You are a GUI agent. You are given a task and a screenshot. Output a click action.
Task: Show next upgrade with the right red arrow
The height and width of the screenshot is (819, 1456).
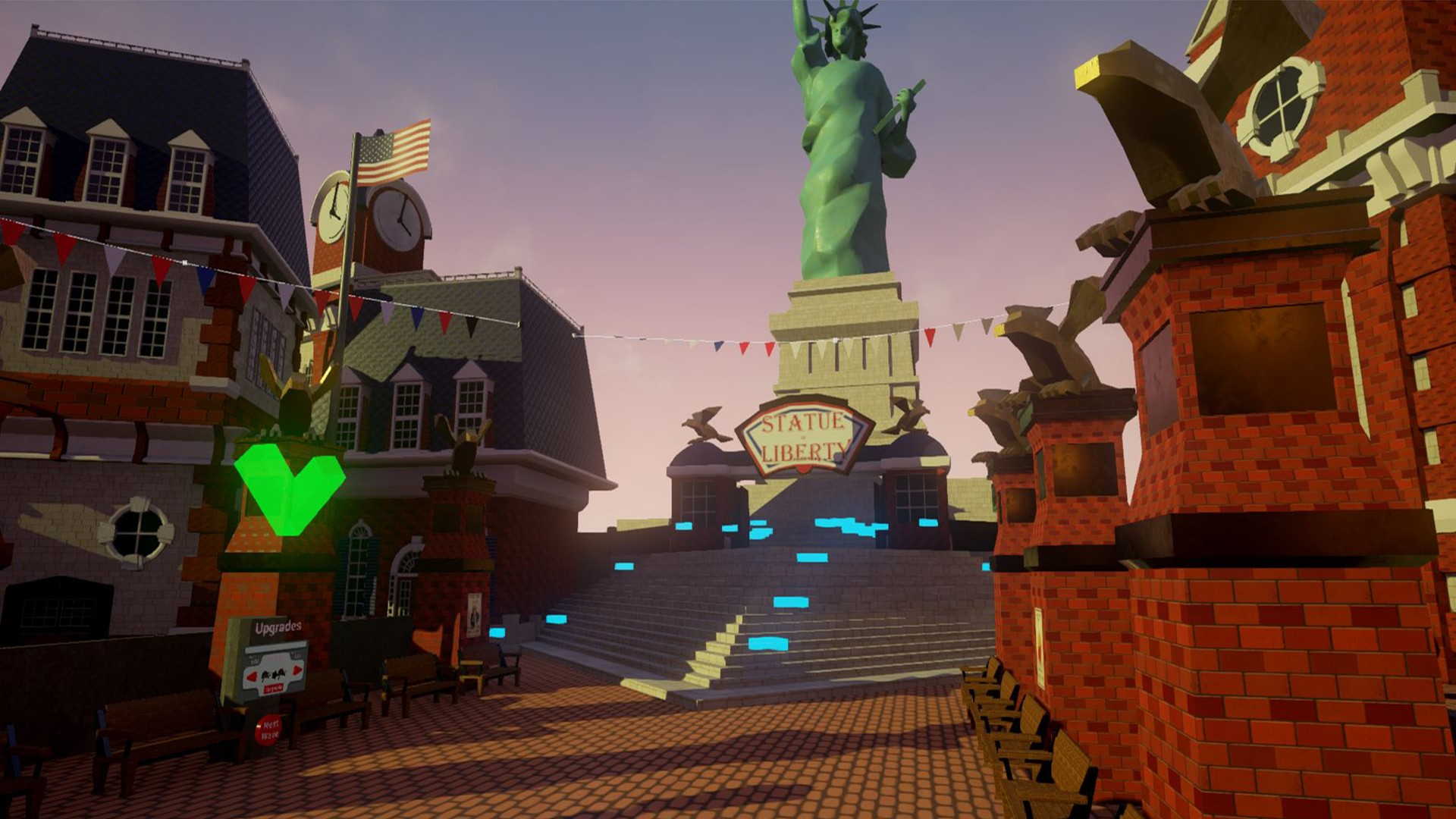tap(297, 670)
